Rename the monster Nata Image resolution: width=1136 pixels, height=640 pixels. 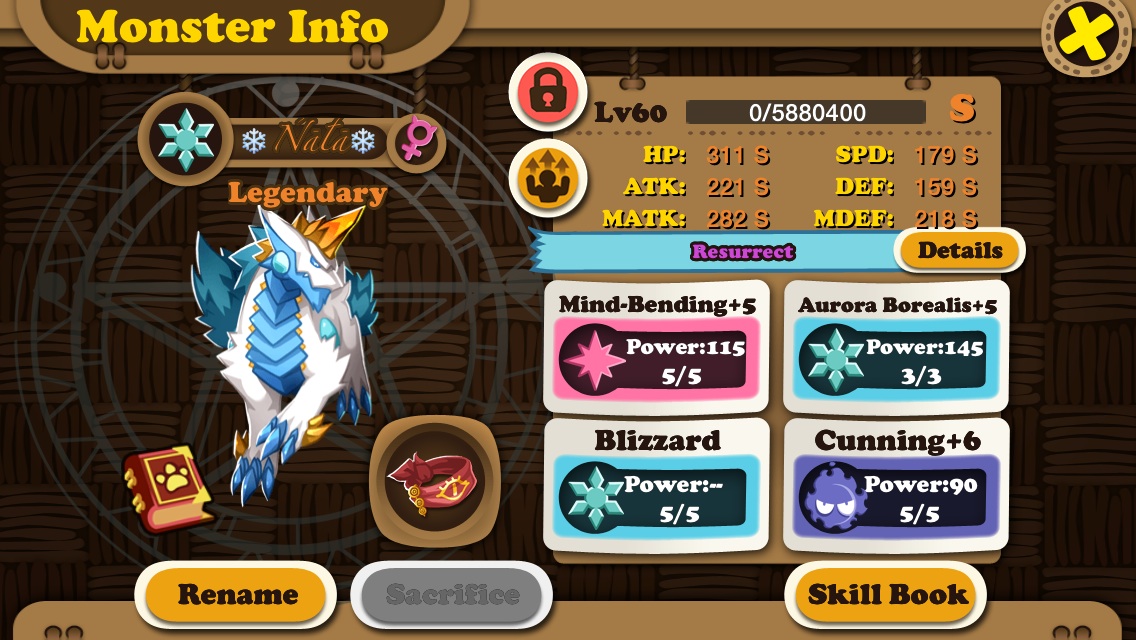237,595
